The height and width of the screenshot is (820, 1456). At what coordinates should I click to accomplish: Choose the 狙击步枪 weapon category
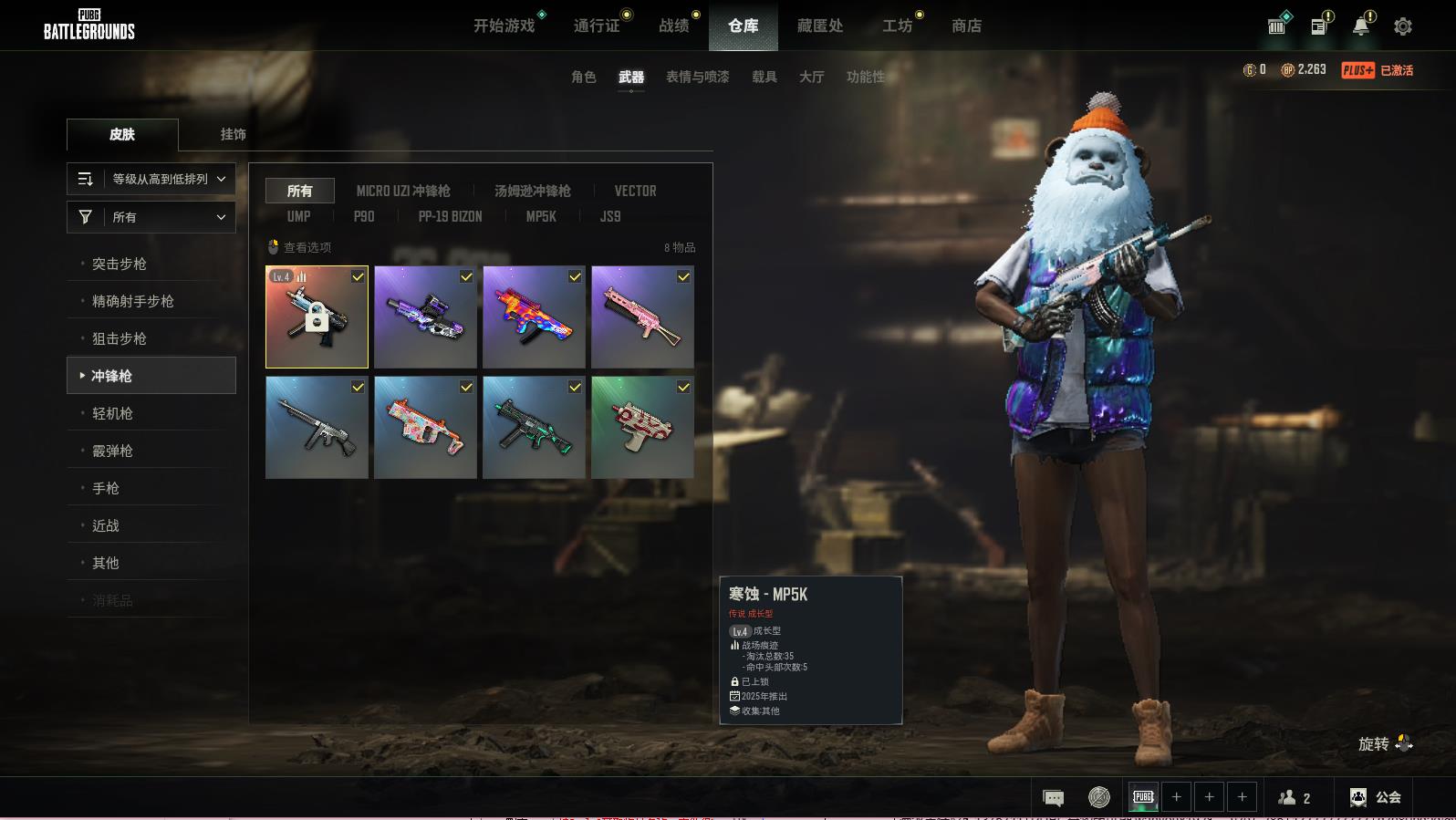click(120, 338)
